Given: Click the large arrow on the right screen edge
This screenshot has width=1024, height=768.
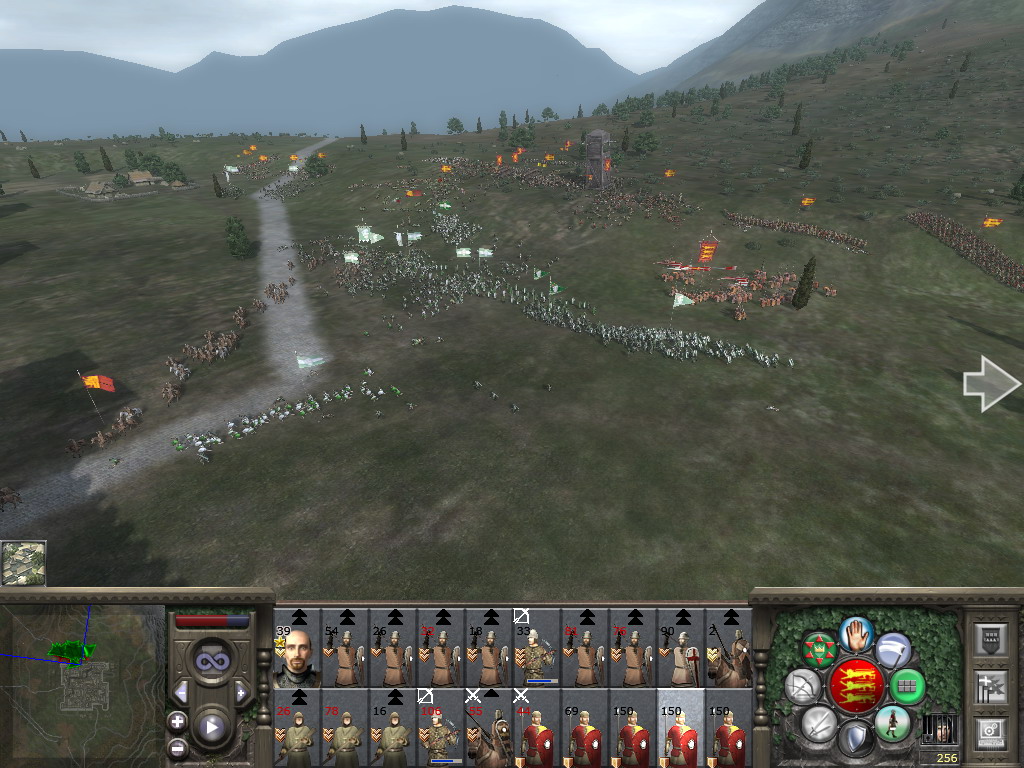Looking at the screenshot, I should [x=990, y=383].
